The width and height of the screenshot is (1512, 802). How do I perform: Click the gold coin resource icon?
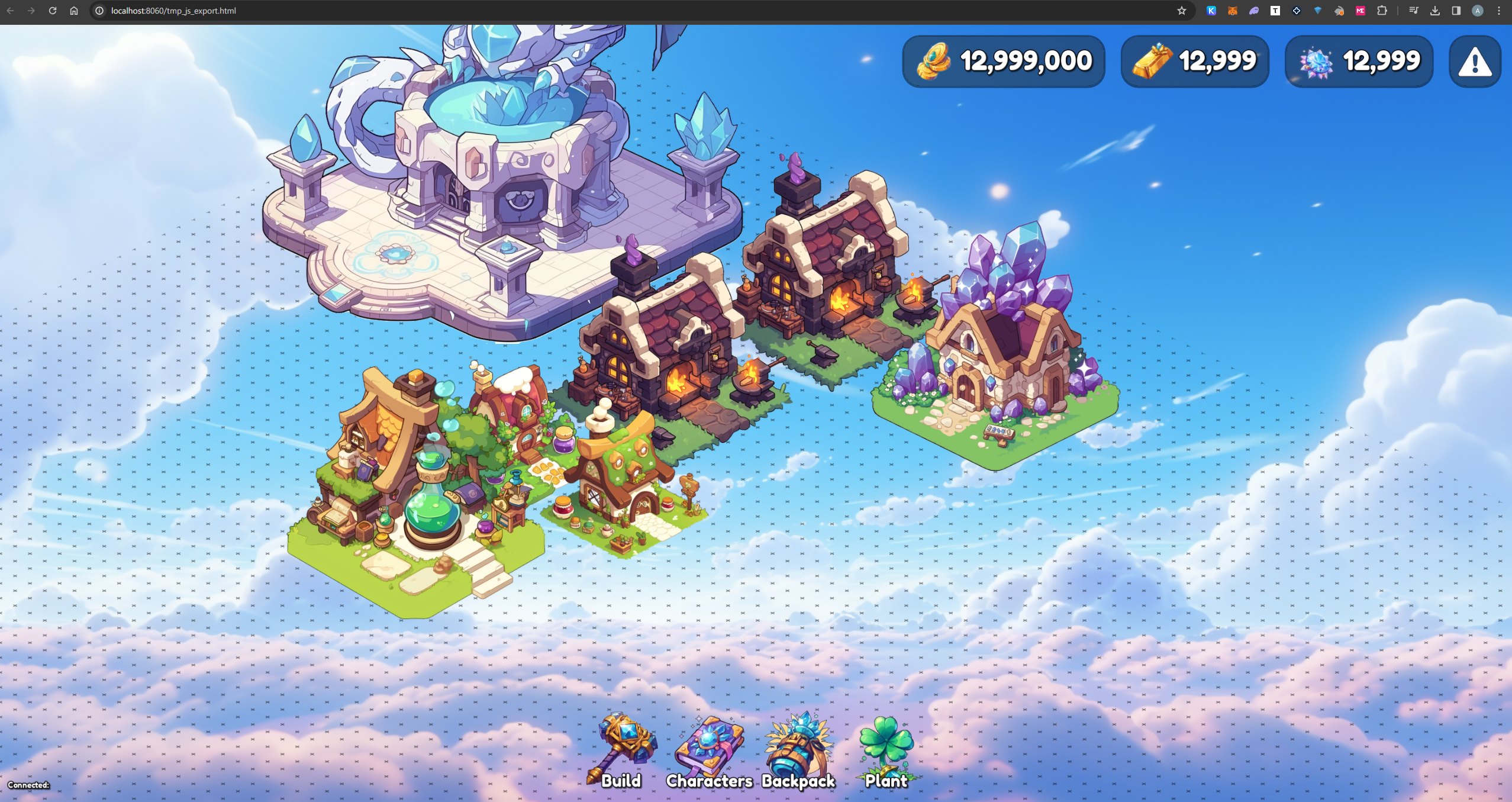(935, 60)
